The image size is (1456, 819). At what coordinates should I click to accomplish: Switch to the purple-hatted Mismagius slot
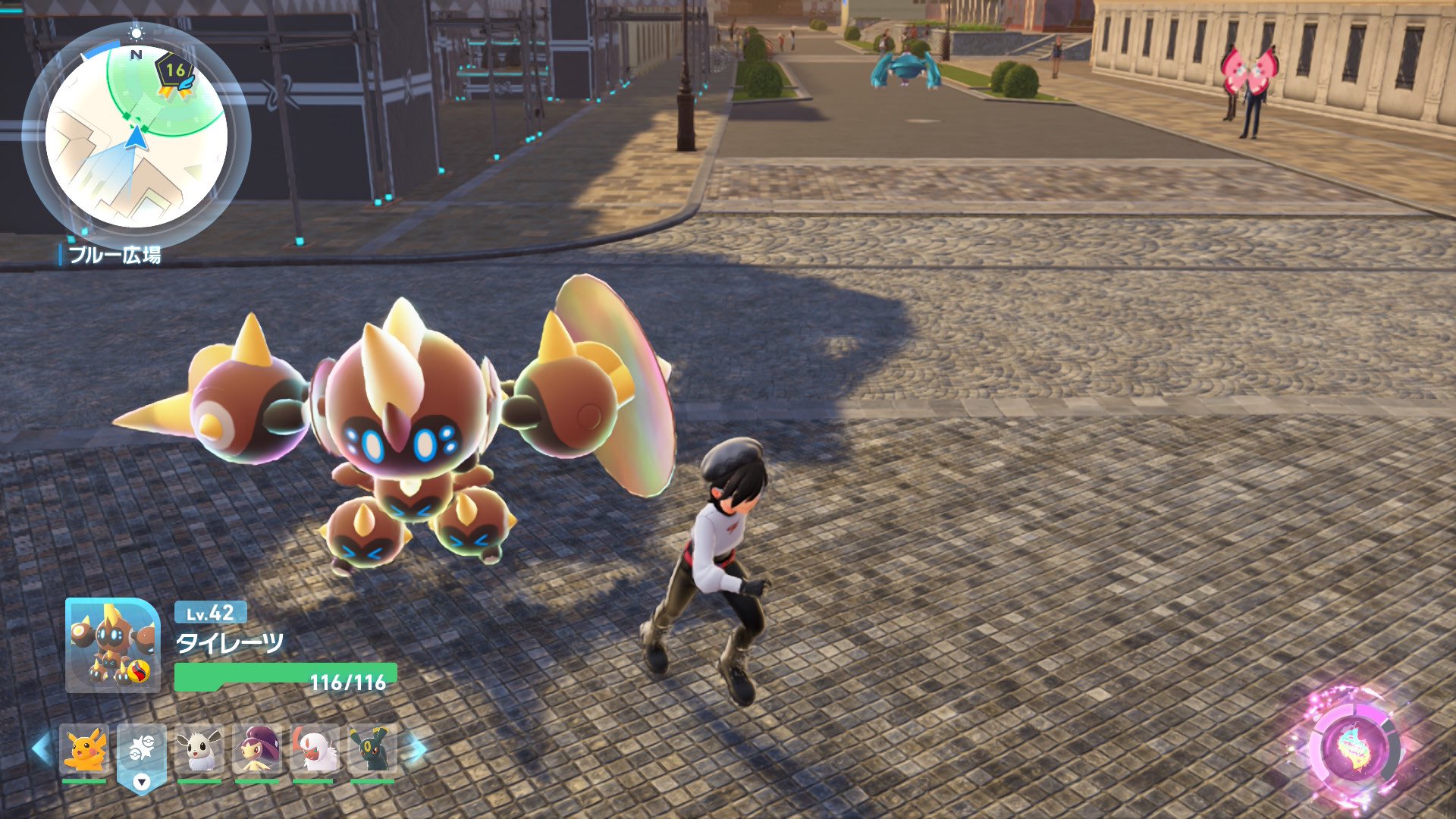tap(257, 749)
